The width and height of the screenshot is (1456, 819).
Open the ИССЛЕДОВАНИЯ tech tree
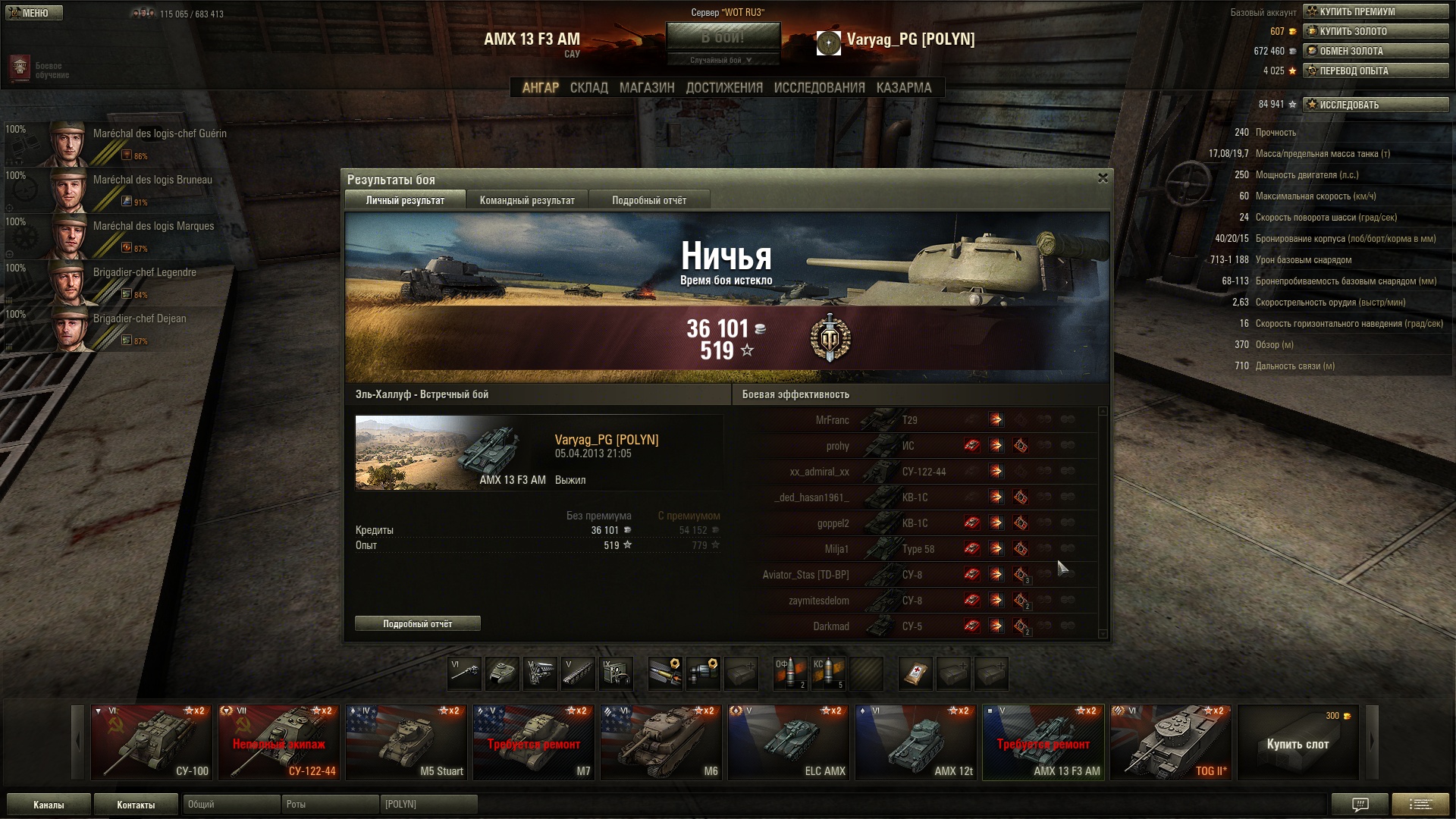(x=819, y=88)
